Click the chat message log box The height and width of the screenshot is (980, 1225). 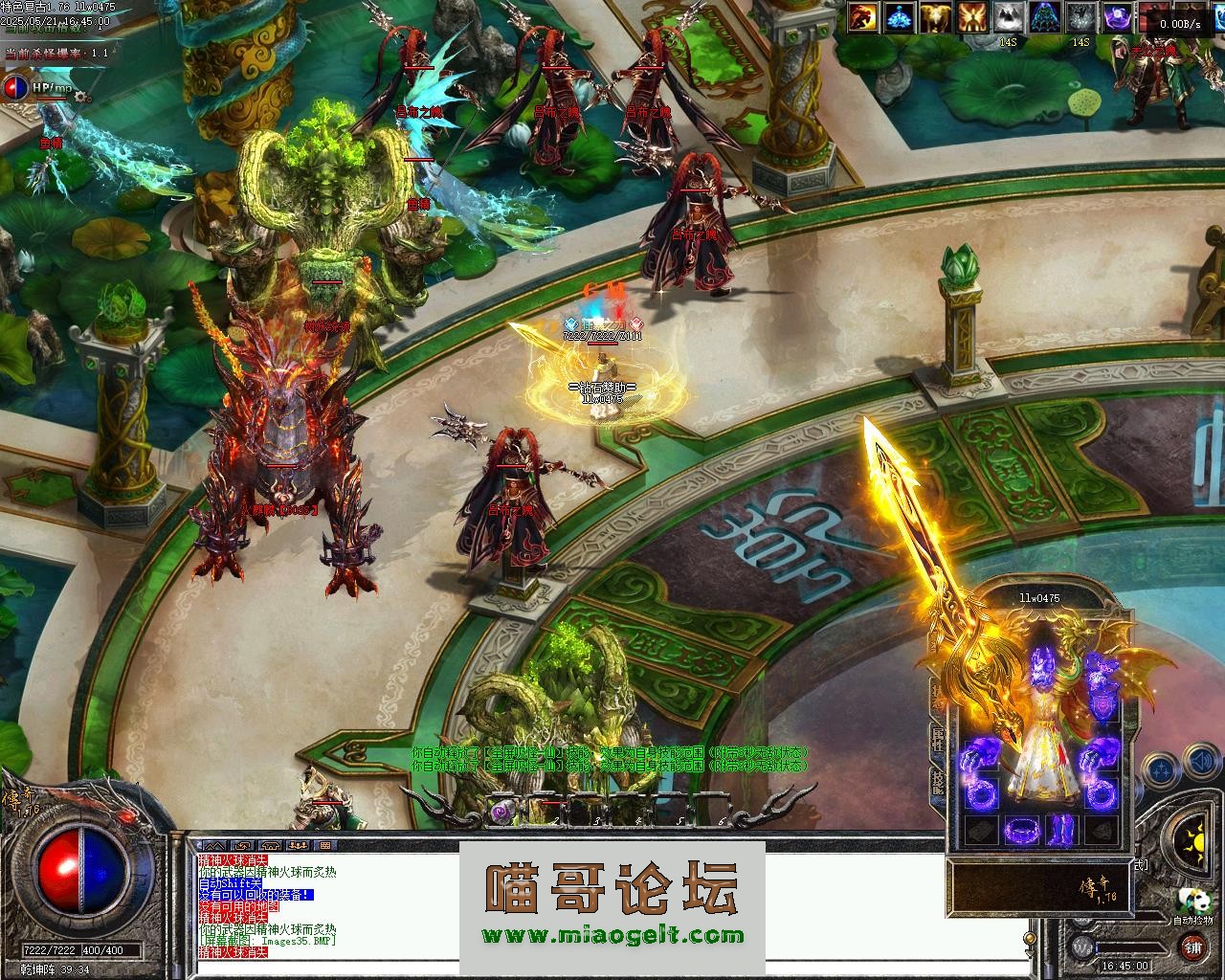pos(325,909)
